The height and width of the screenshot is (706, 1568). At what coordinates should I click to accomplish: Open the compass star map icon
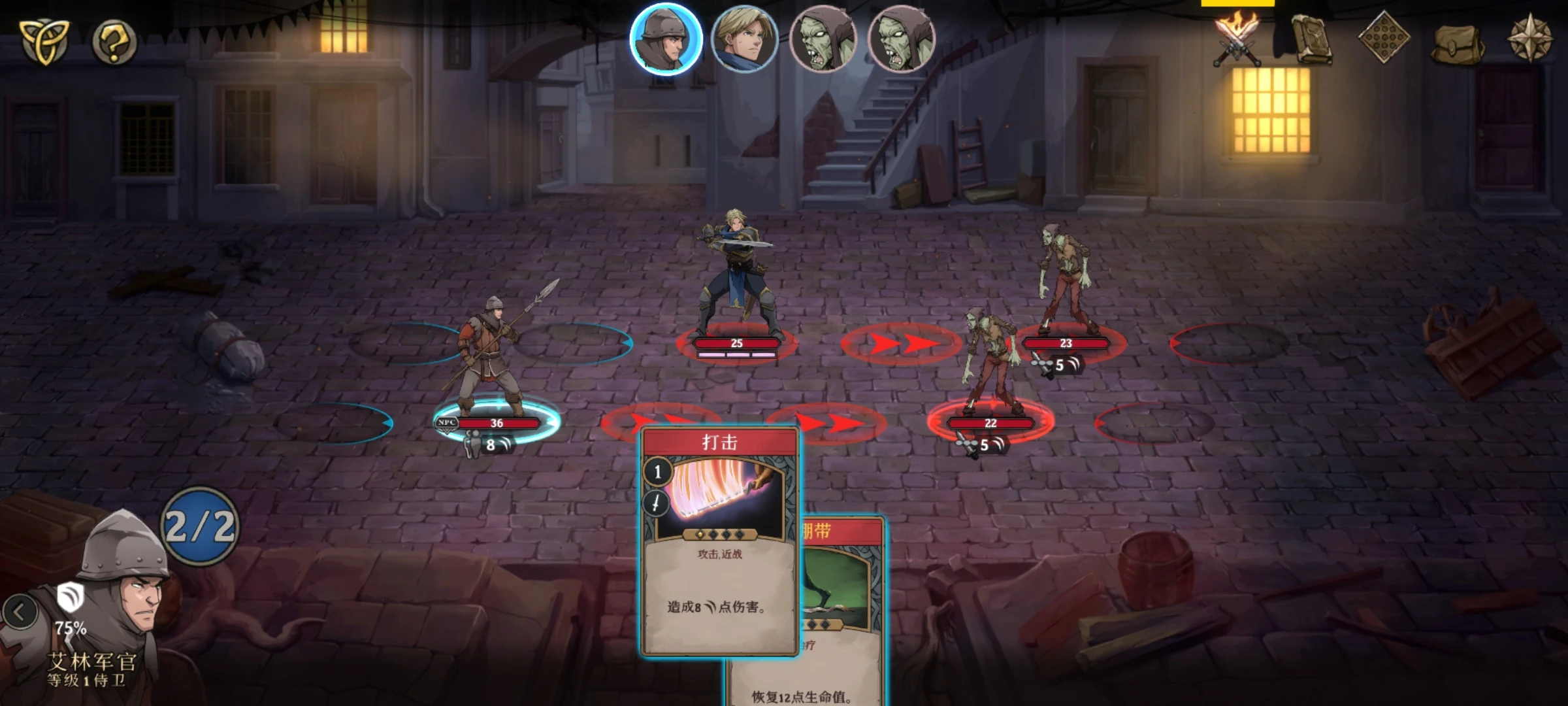click(1530, 39)
